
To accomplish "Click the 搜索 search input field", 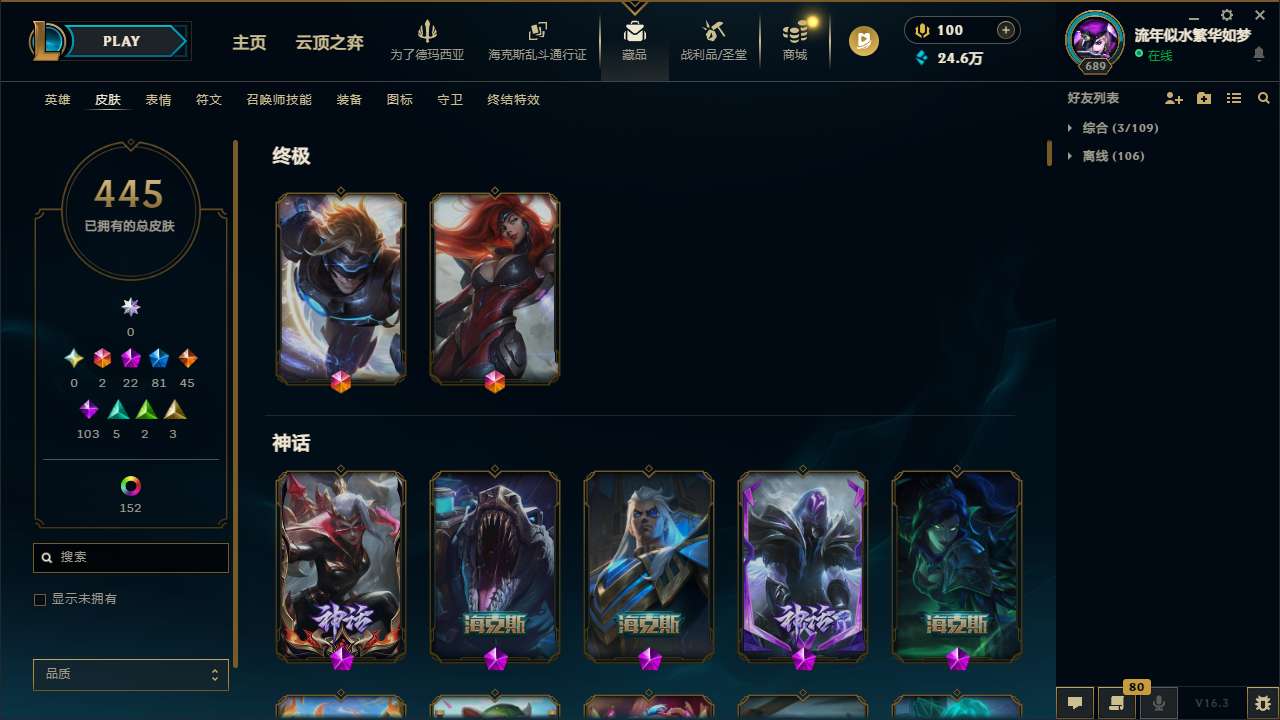I will (130, 557).
